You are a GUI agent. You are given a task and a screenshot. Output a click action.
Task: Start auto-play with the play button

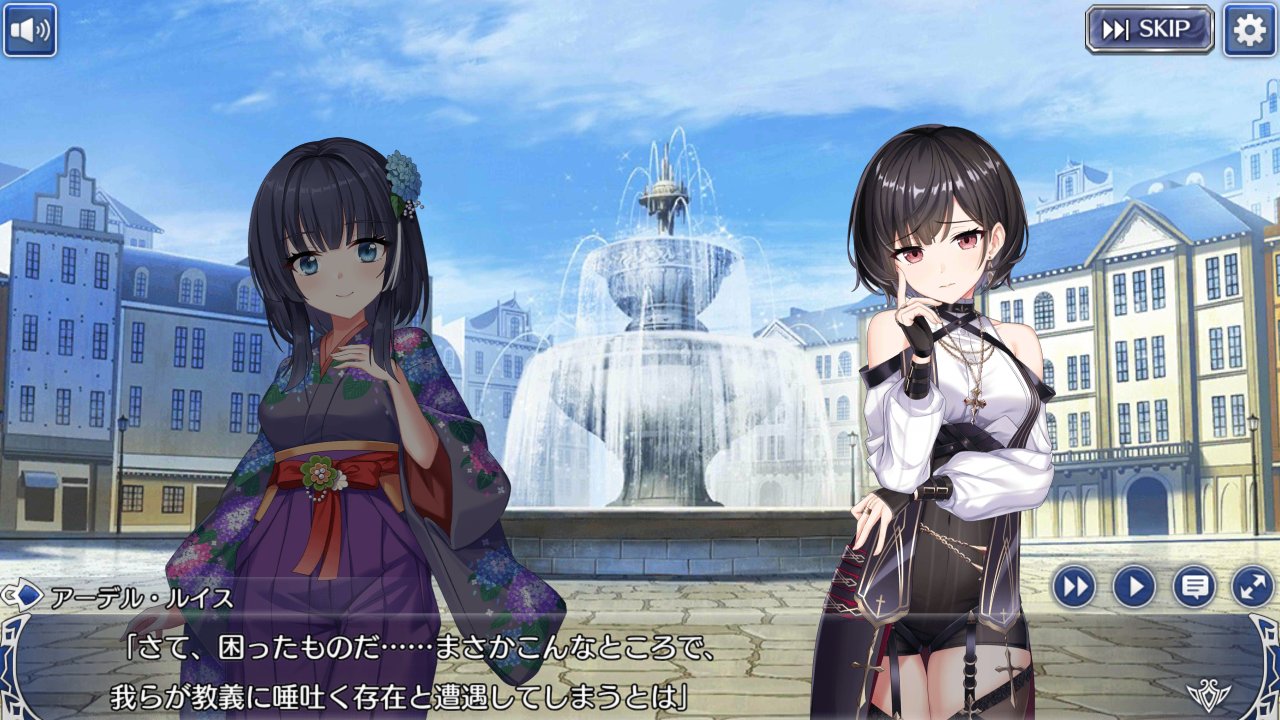point(1134,586)
